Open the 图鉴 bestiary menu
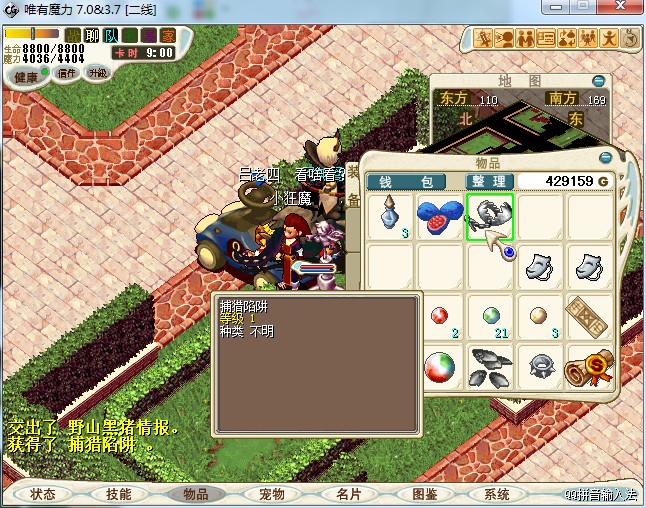This screenshot has height=508, width=646. click(x=424, y=494)
